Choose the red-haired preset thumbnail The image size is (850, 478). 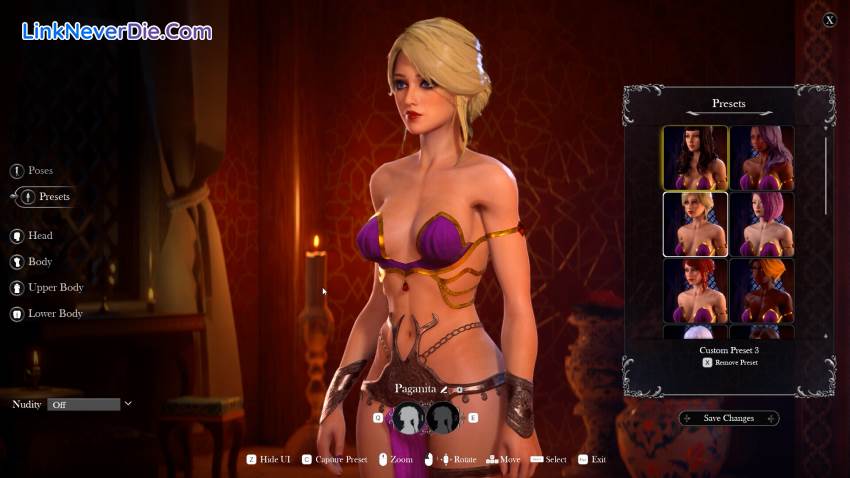pyautogui.click(x=695, y=290)
